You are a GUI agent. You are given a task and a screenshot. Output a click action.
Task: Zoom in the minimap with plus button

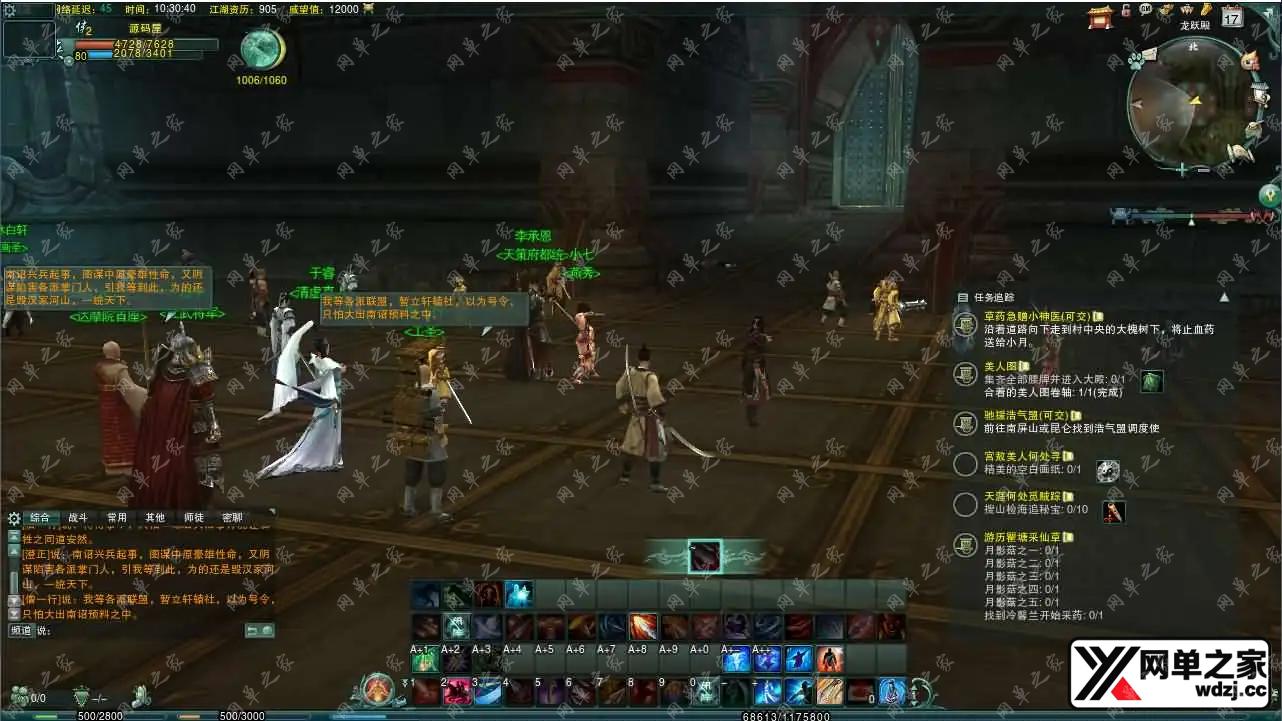1182,170
